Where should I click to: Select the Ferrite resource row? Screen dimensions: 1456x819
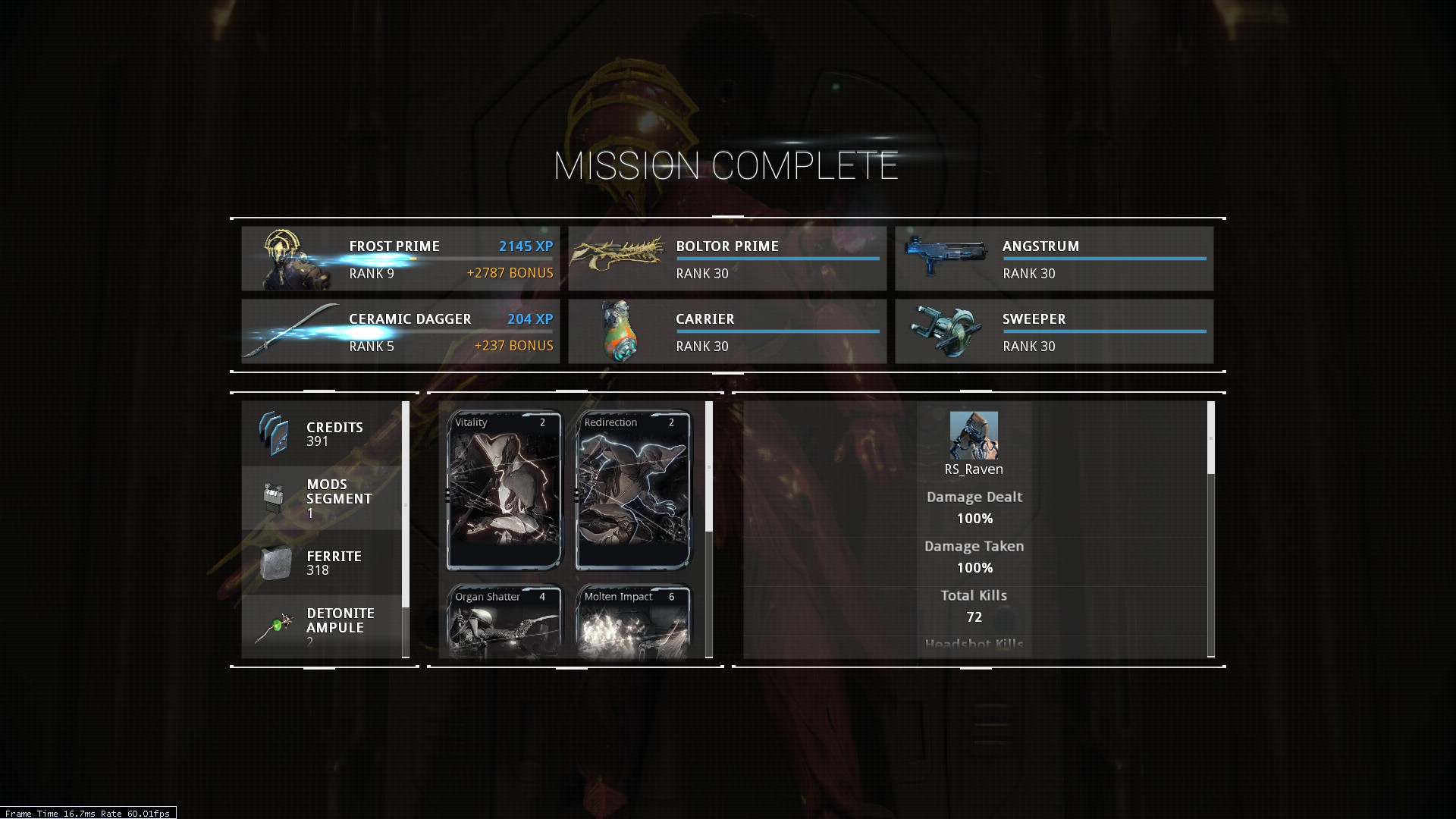click(x=322, y=563)
